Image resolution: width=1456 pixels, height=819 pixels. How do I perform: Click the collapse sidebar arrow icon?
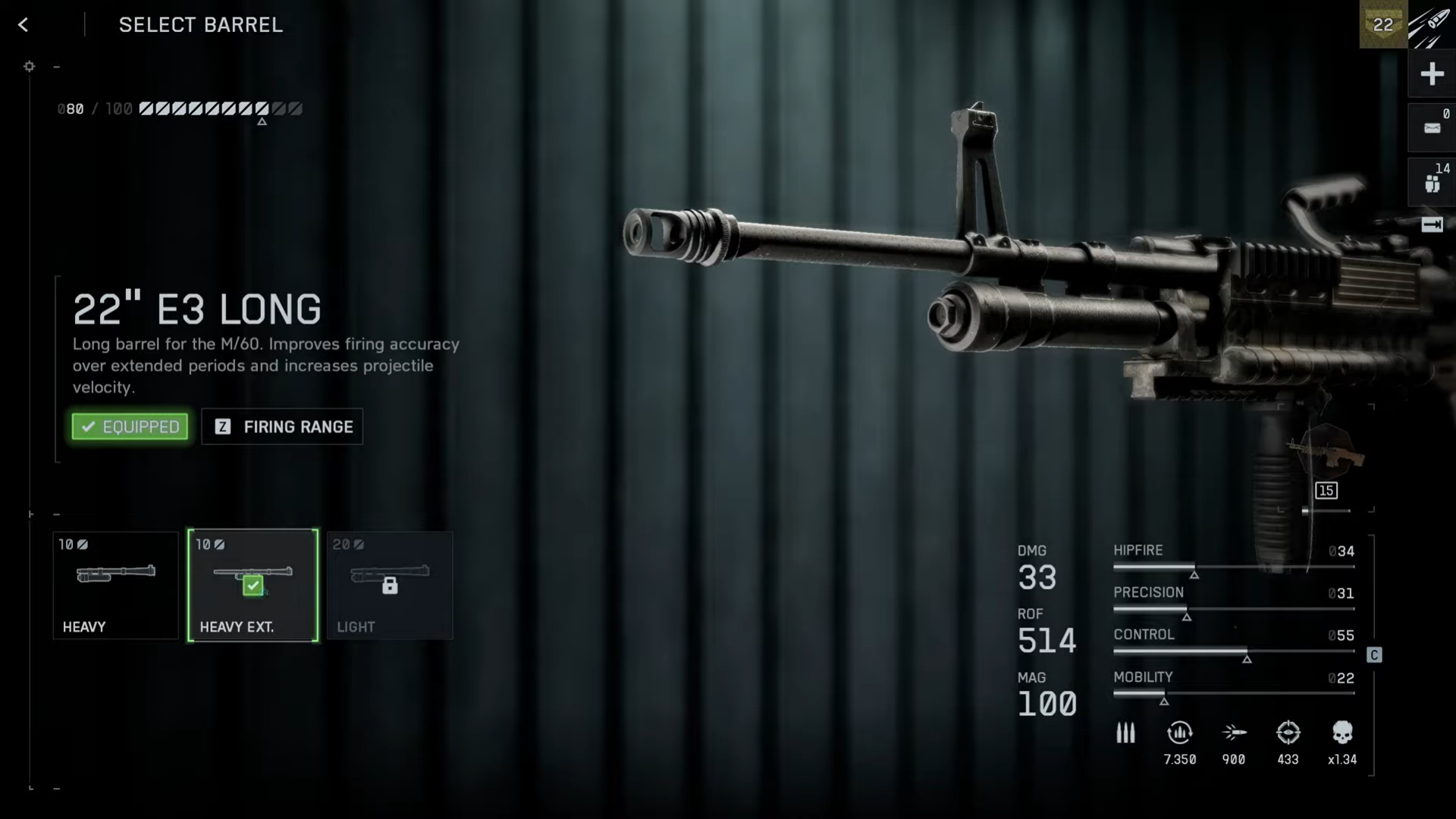coord(1432,225)
